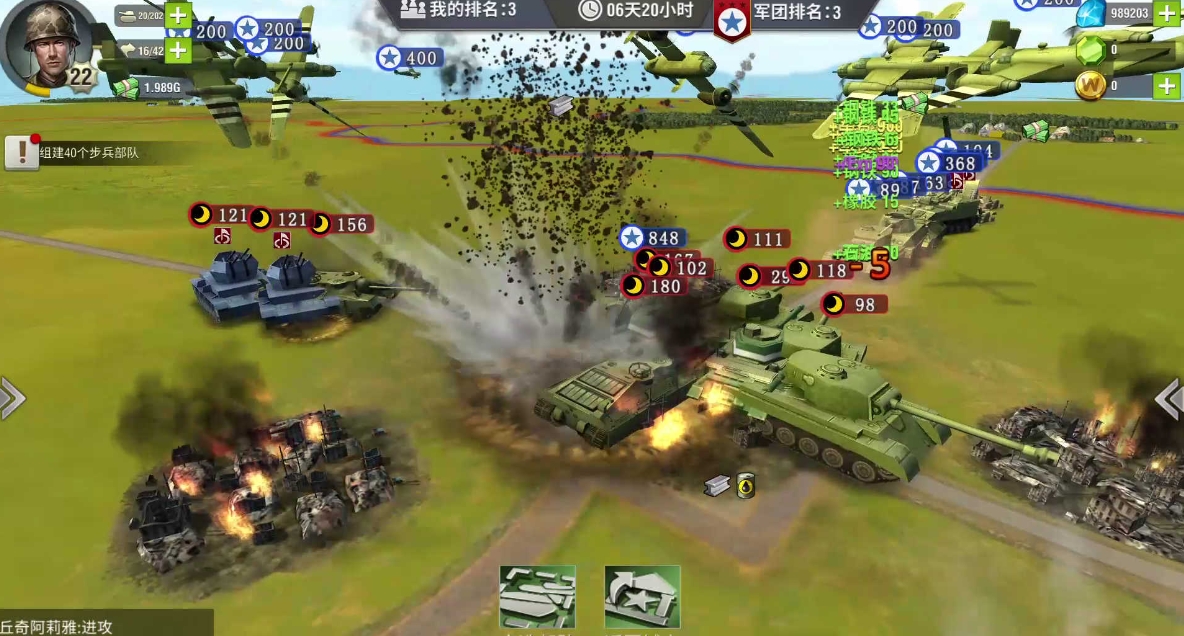Screen dimensions: 1184x636
Task: Add gold W coins with plus button
Action: tap(1167, 86)
